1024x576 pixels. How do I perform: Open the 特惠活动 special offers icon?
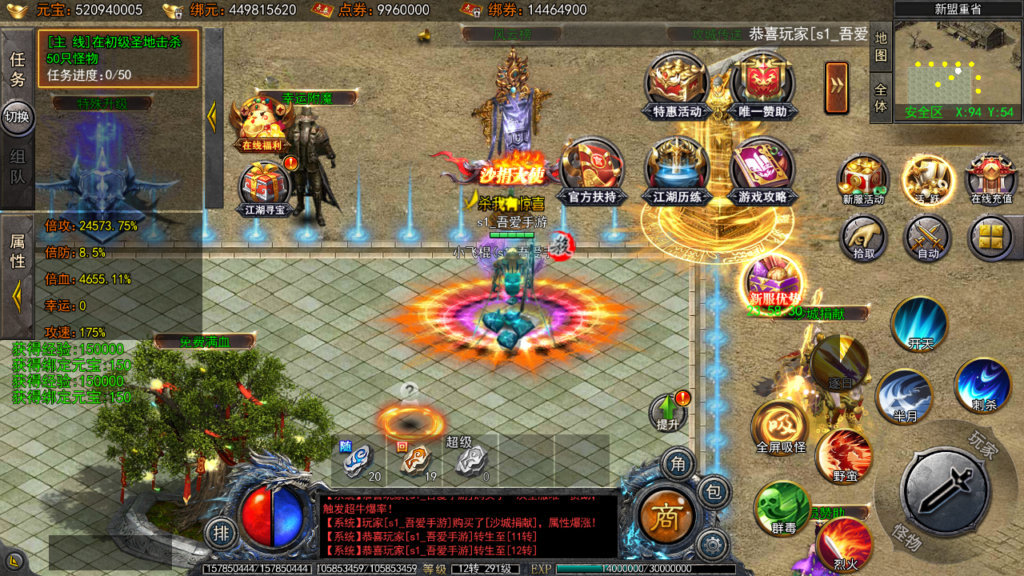[677, 84]
